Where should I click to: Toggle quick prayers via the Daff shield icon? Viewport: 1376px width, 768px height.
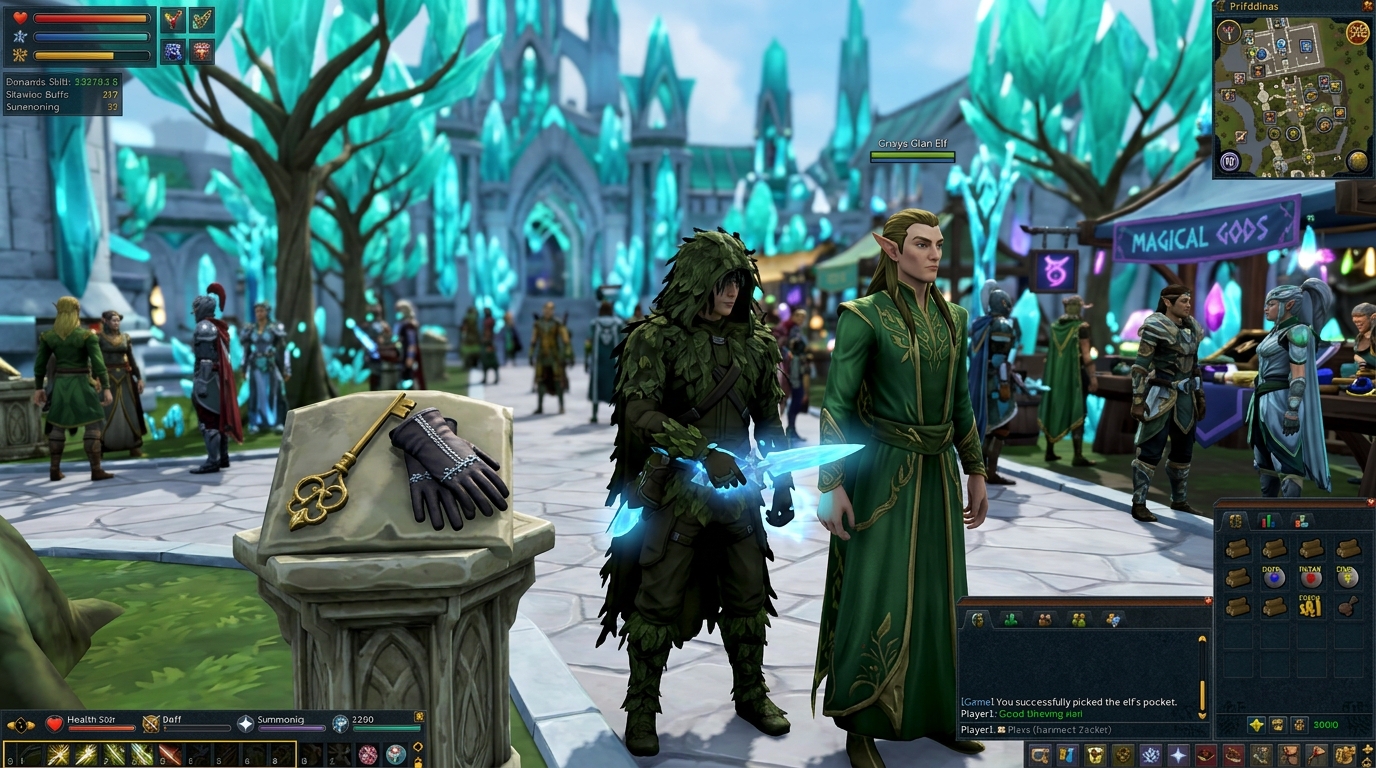[150, 722]
